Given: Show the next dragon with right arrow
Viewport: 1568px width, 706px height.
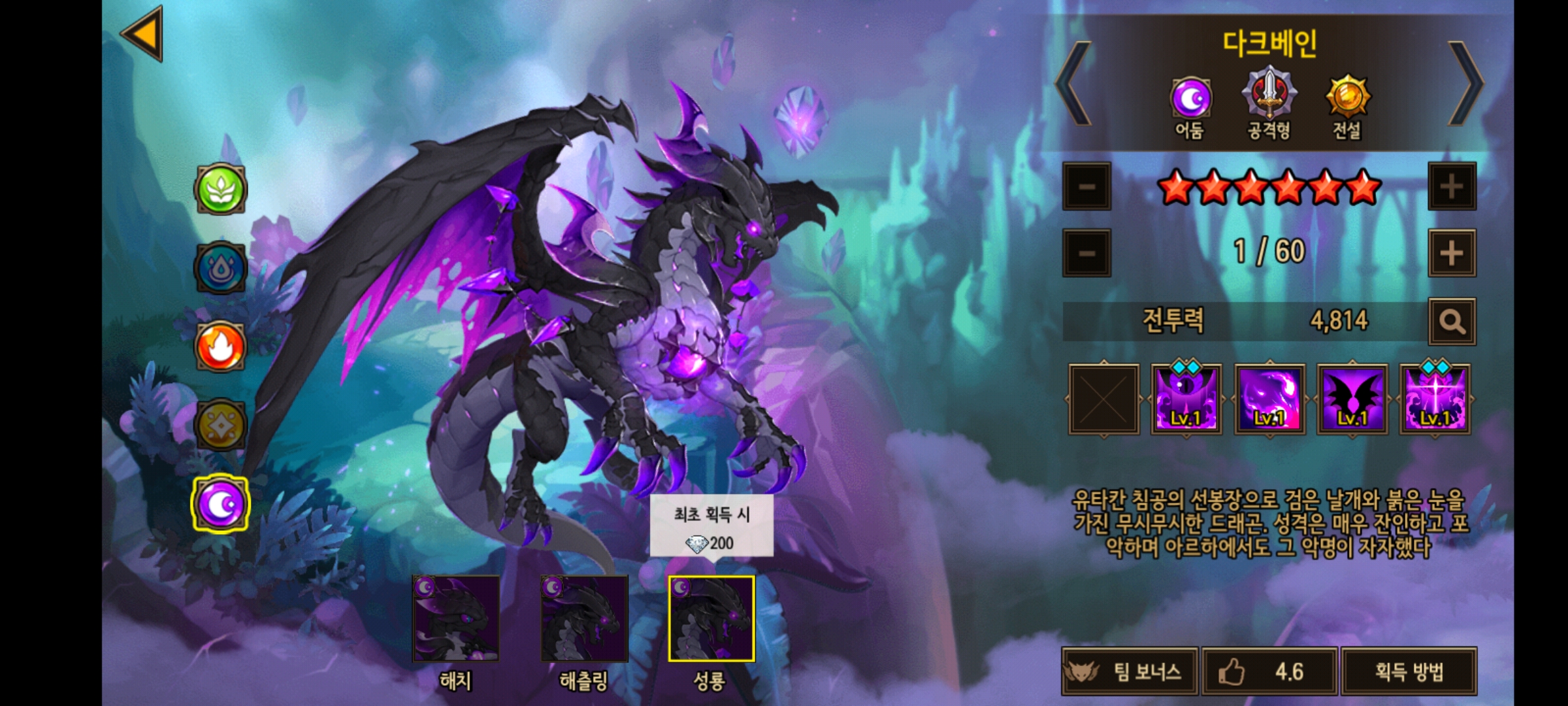Looking at the screenshot, I should tap(1465, 84).
